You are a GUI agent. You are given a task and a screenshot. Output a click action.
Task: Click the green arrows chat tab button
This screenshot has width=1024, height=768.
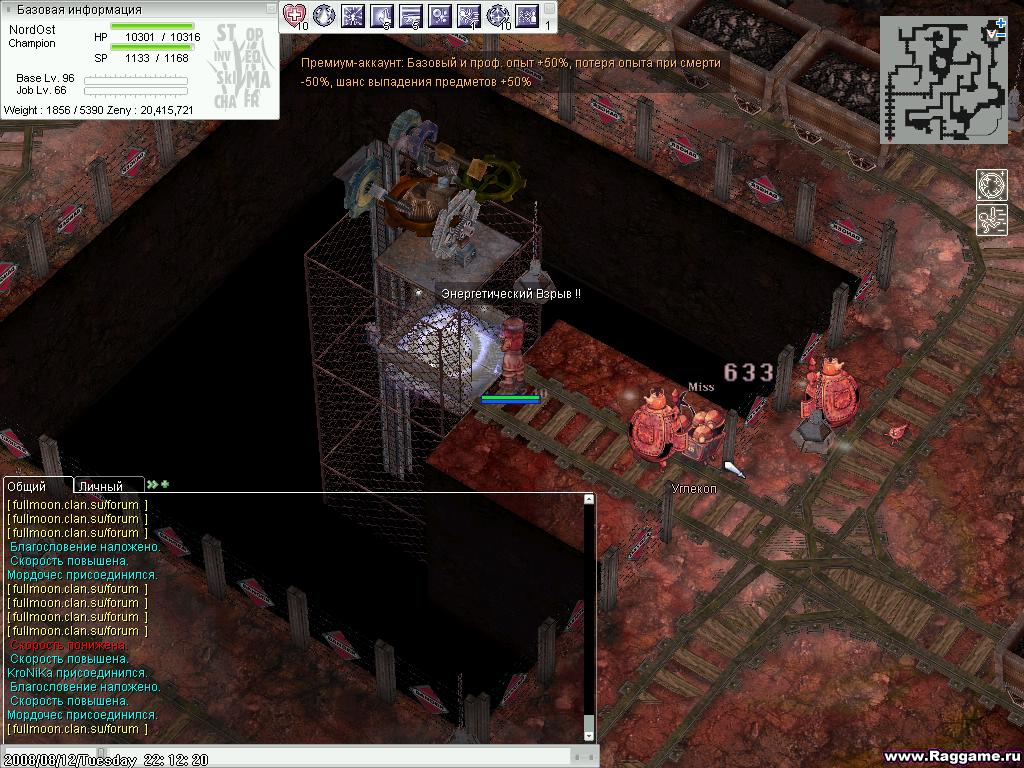coord(158,485)
